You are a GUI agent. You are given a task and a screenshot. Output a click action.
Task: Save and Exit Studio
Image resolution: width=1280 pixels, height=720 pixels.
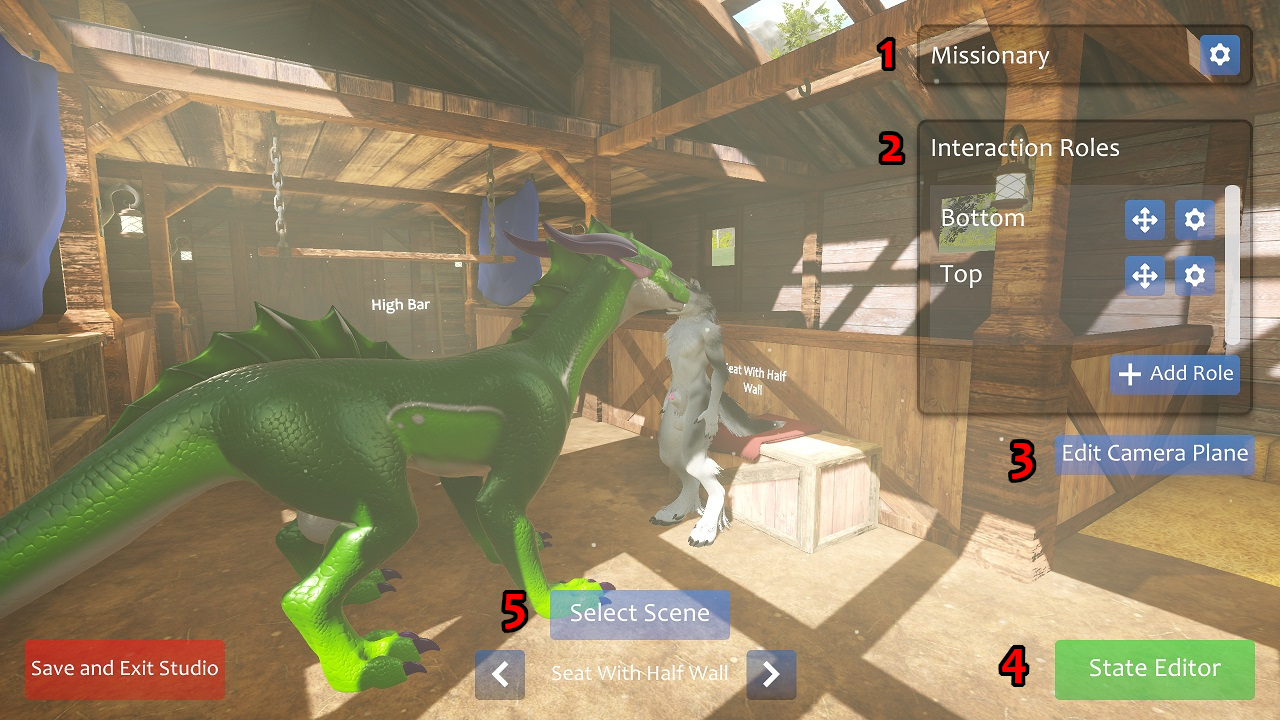coord(125,669)
